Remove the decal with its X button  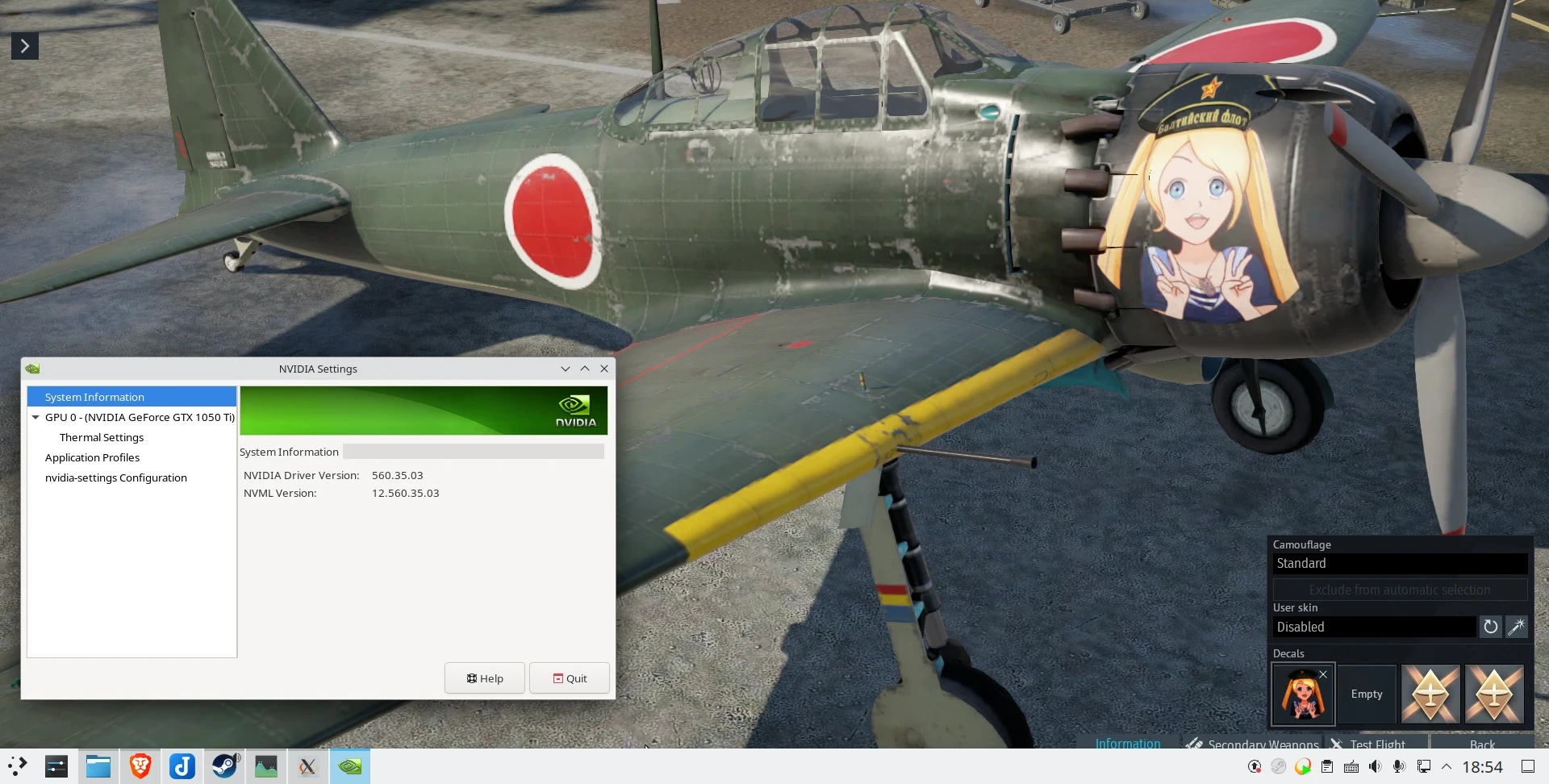point(1323,674)
